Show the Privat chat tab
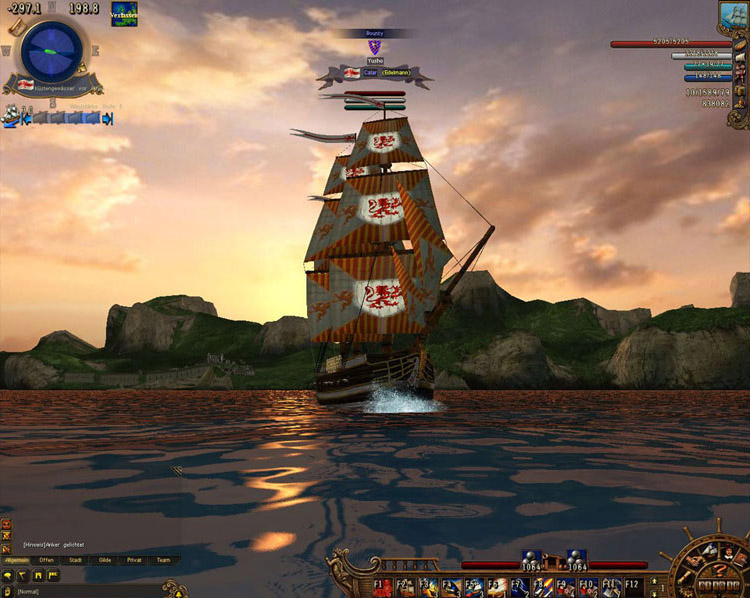This screenshot has height=598, width=750. pyautogui.click(x=134, y=560)
